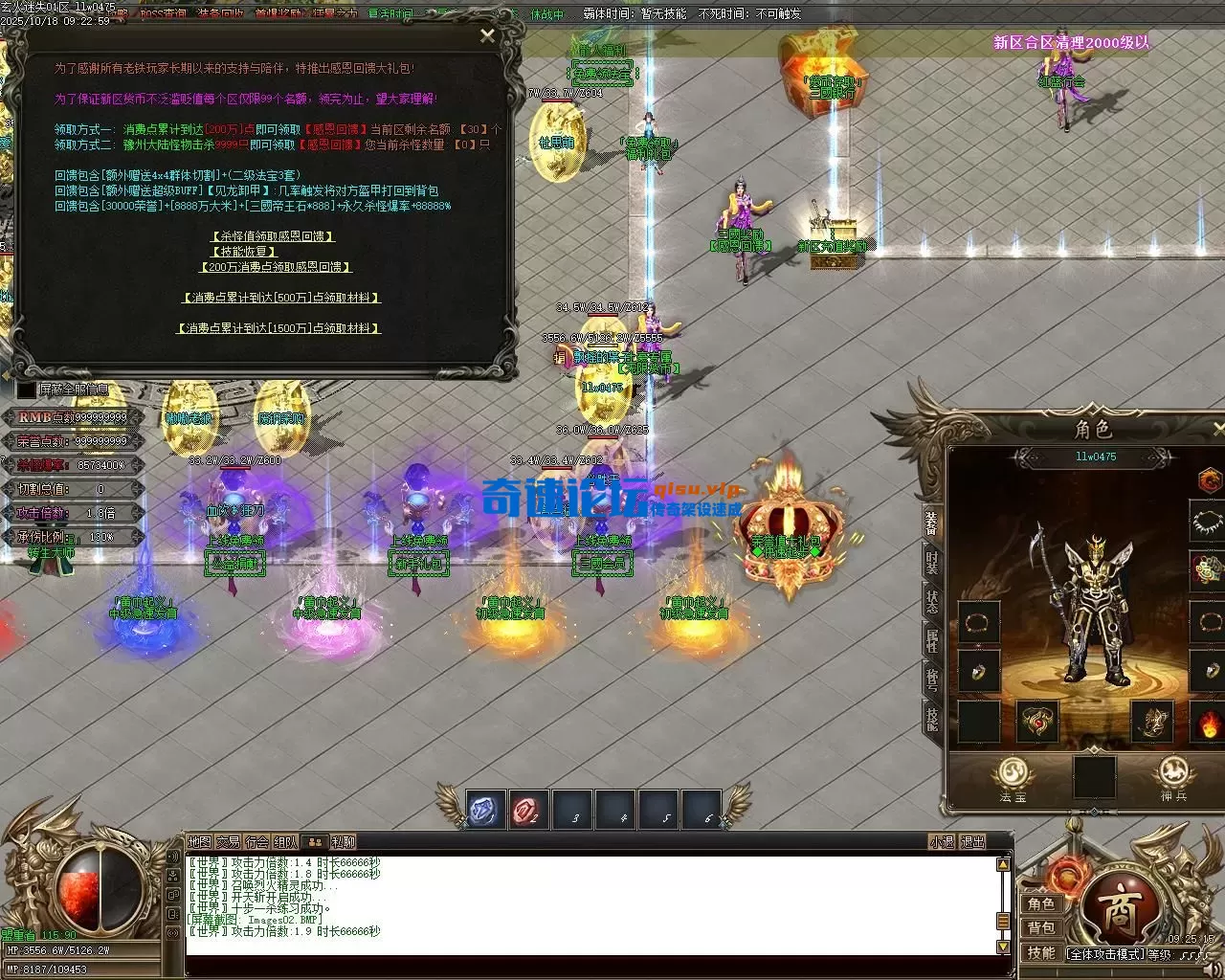The height and width of the screenshot is (980, 1225).
Task: Click the fire orb equipment slot icon
Action: (x=1208, y=723)
